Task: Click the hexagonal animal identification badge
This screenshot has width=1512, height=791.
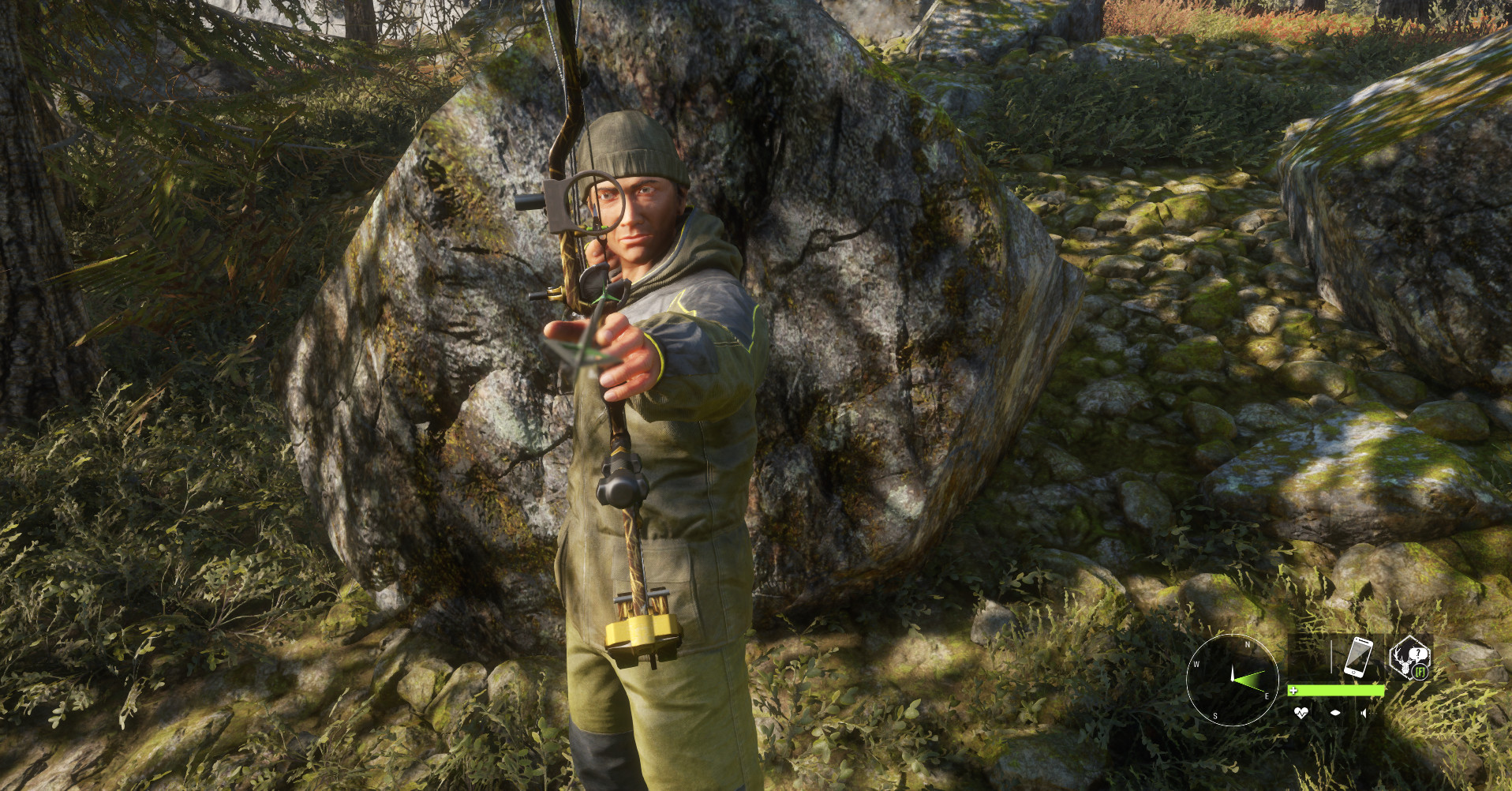Action: pos(1410,658)
